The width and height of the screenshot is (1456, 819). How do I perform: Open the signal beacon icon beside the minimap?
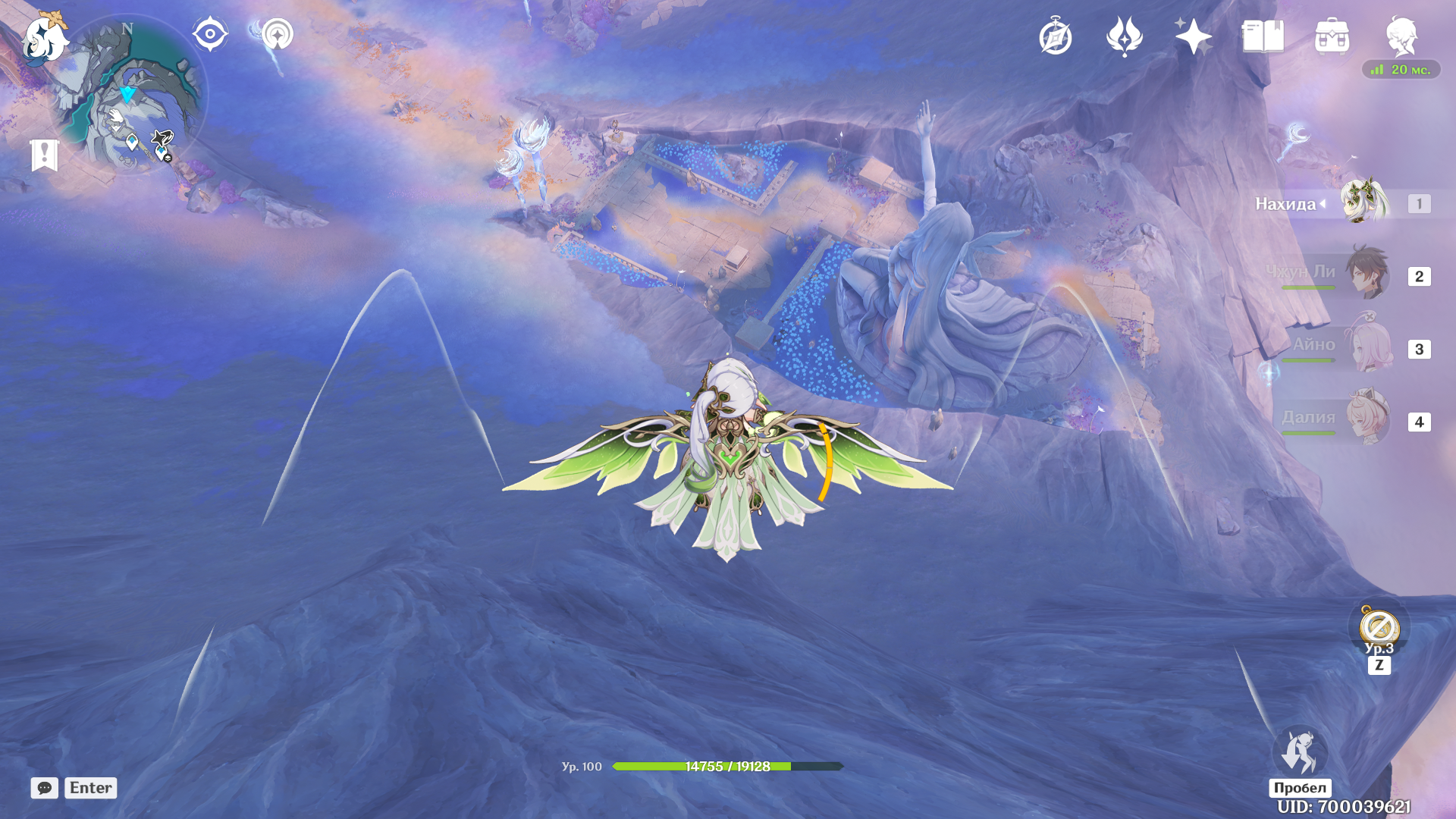pos(278,35)
